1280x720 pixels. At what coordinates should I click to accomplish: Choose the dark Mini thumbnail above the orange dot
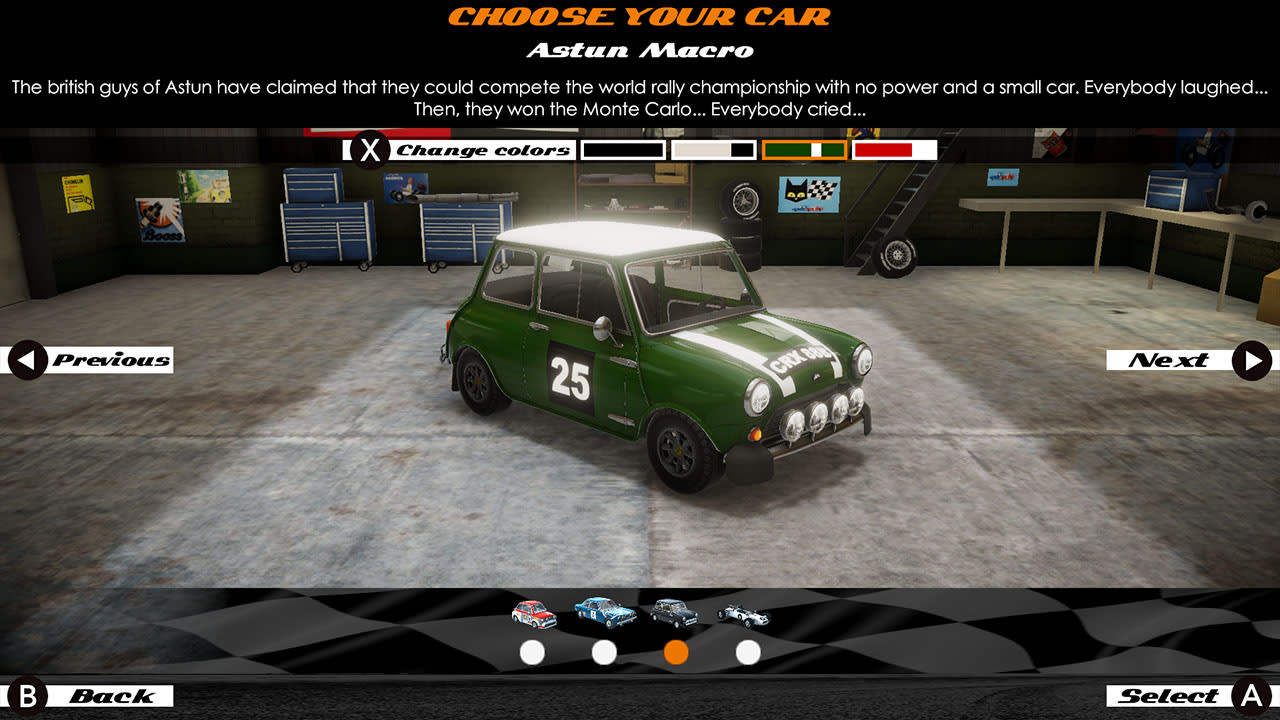[x=673, y=613]
